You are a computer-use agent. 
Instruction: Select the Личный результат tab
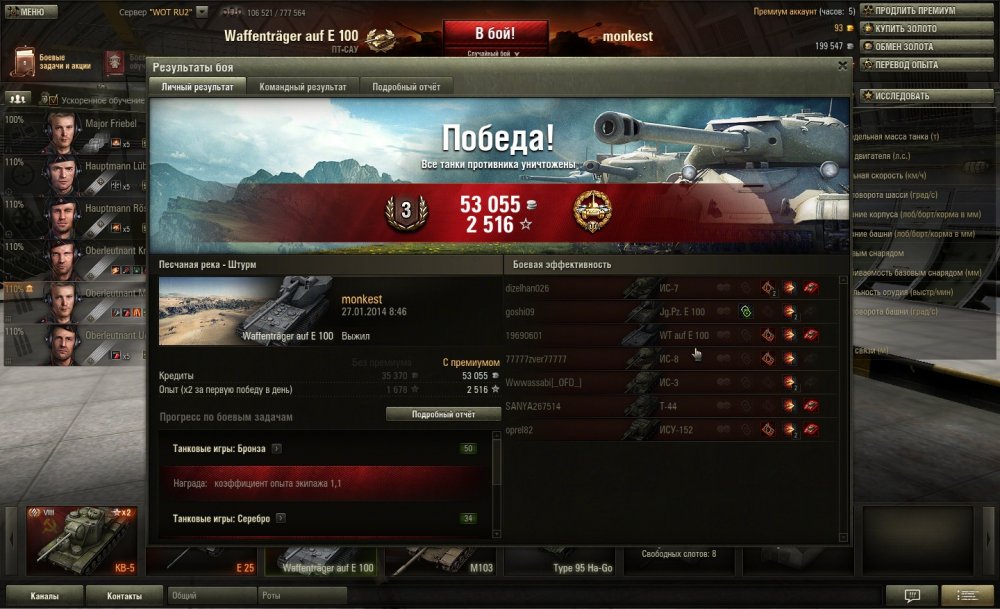[198, 87]
